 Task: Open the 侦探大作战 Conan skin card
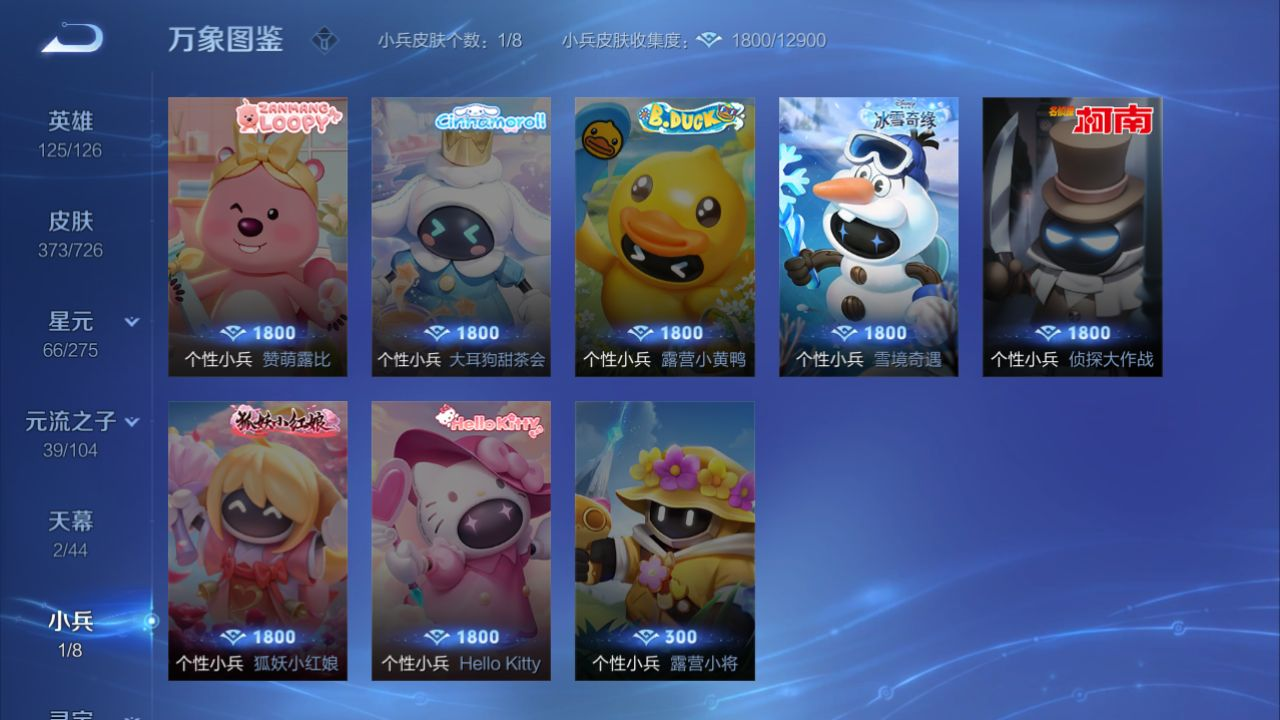click(1072, 236)
